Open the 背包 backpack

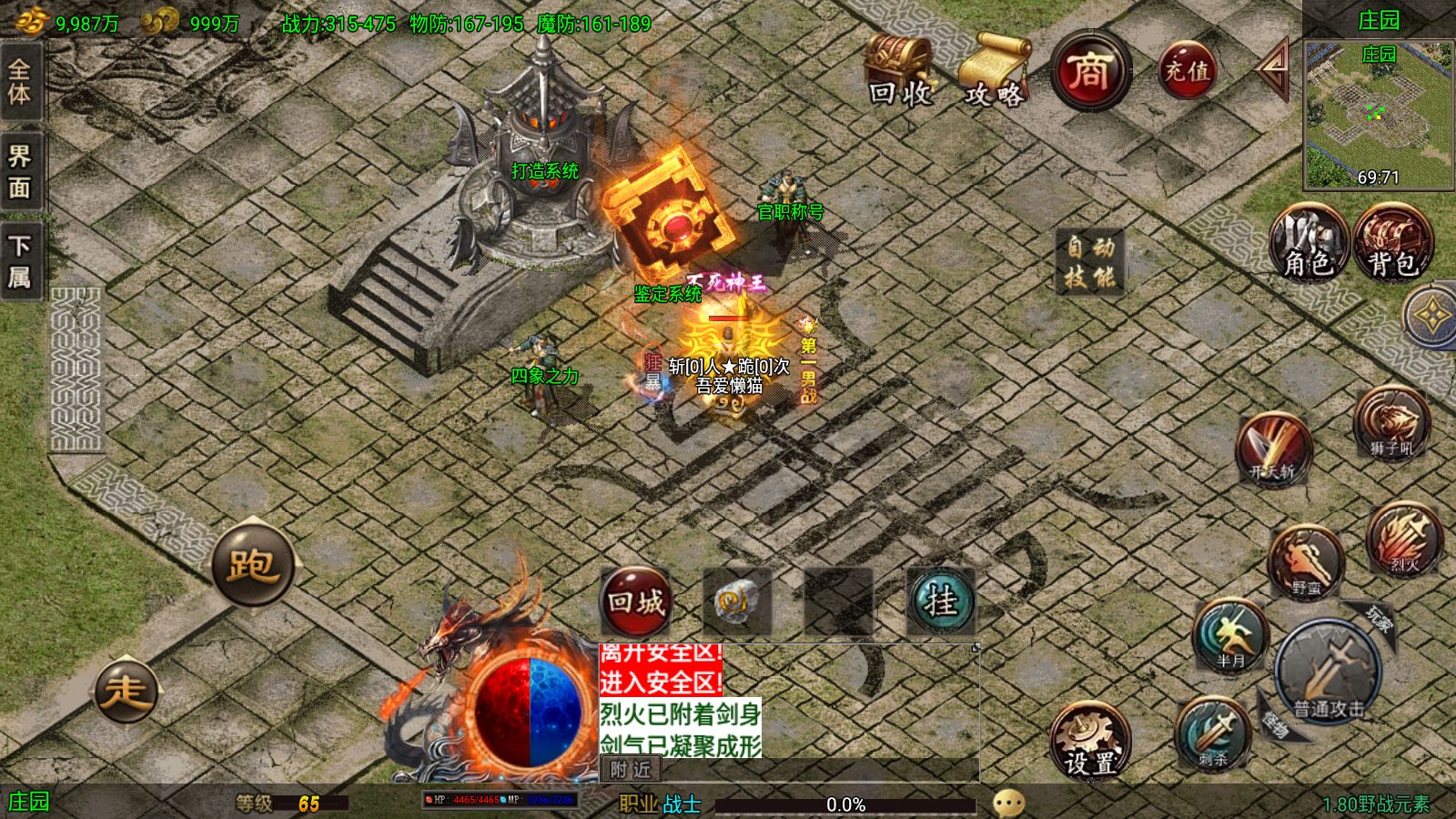click(1392, 242)
